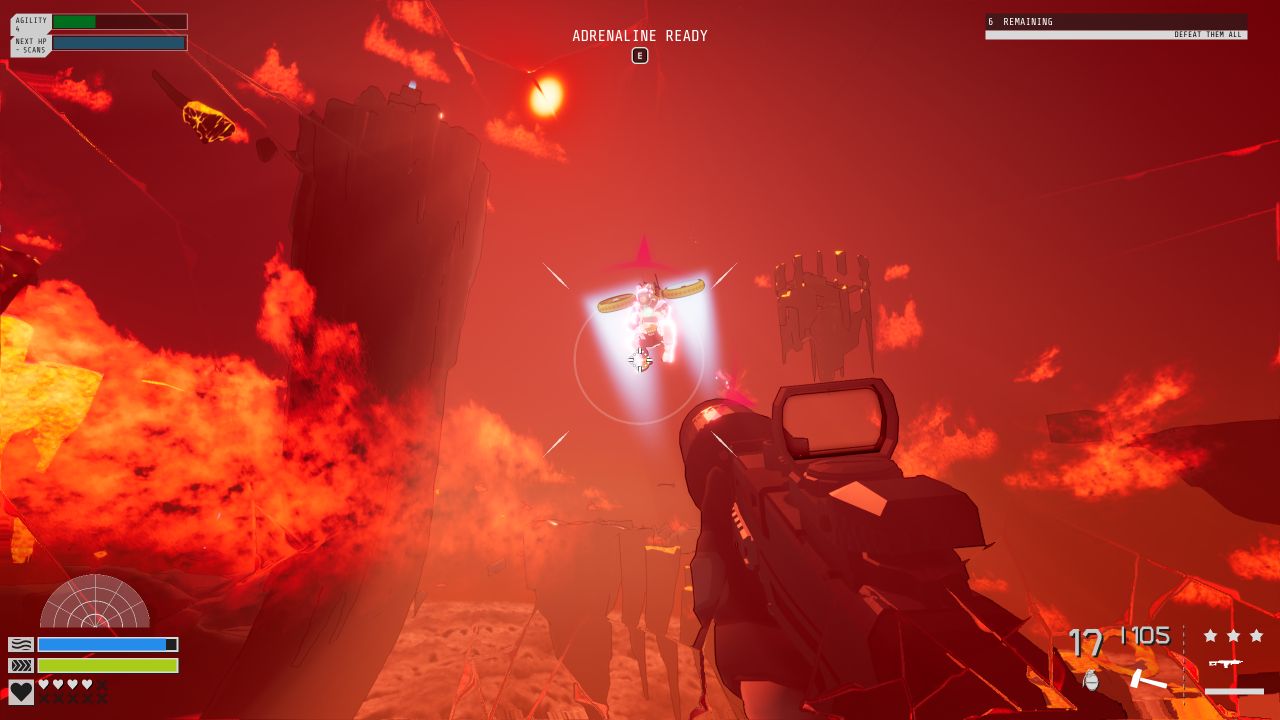Select the grenade icon
1280x720 pixels.
click(x=1091, y=680)
